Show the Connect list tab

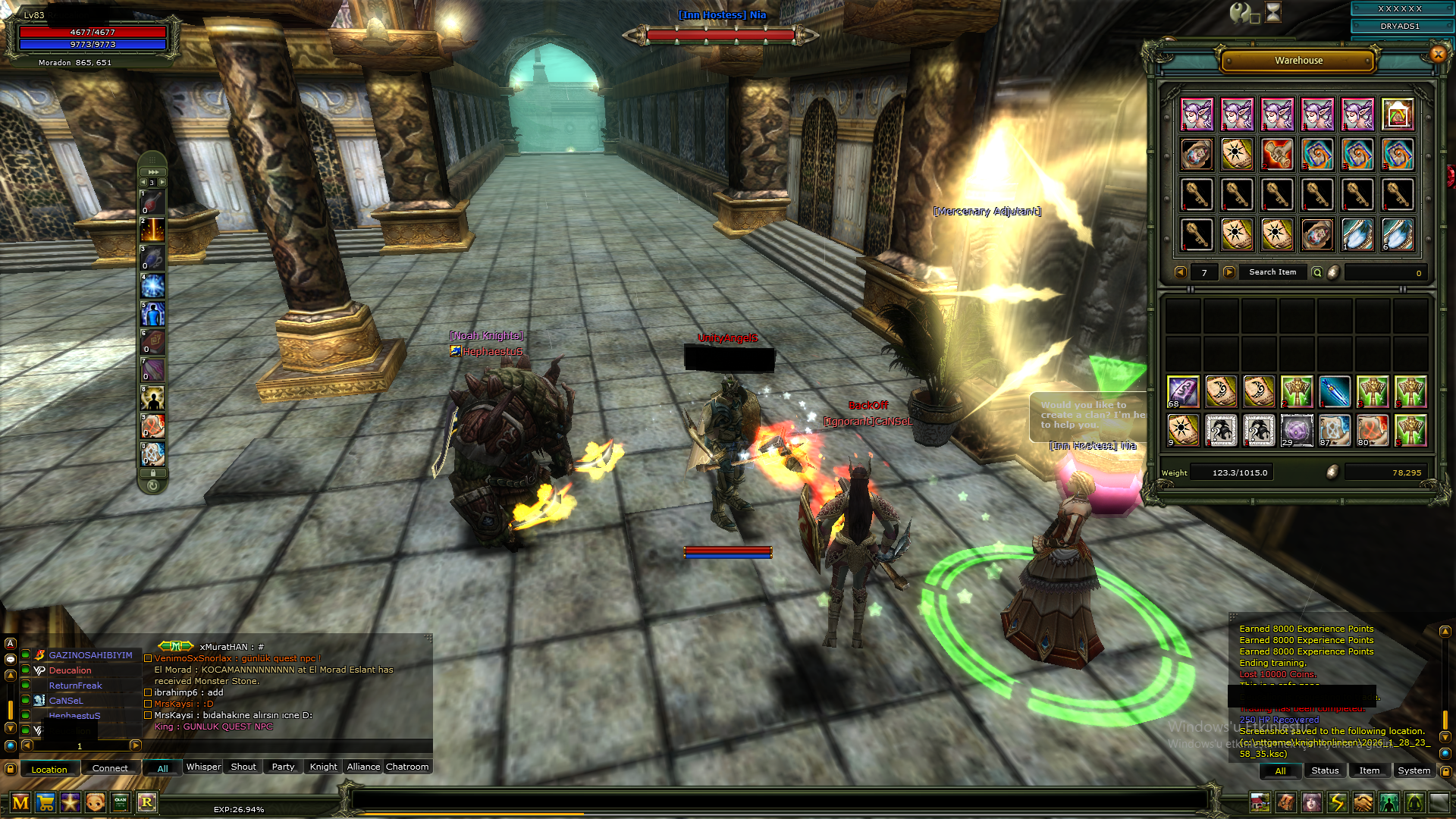point(110,769)
